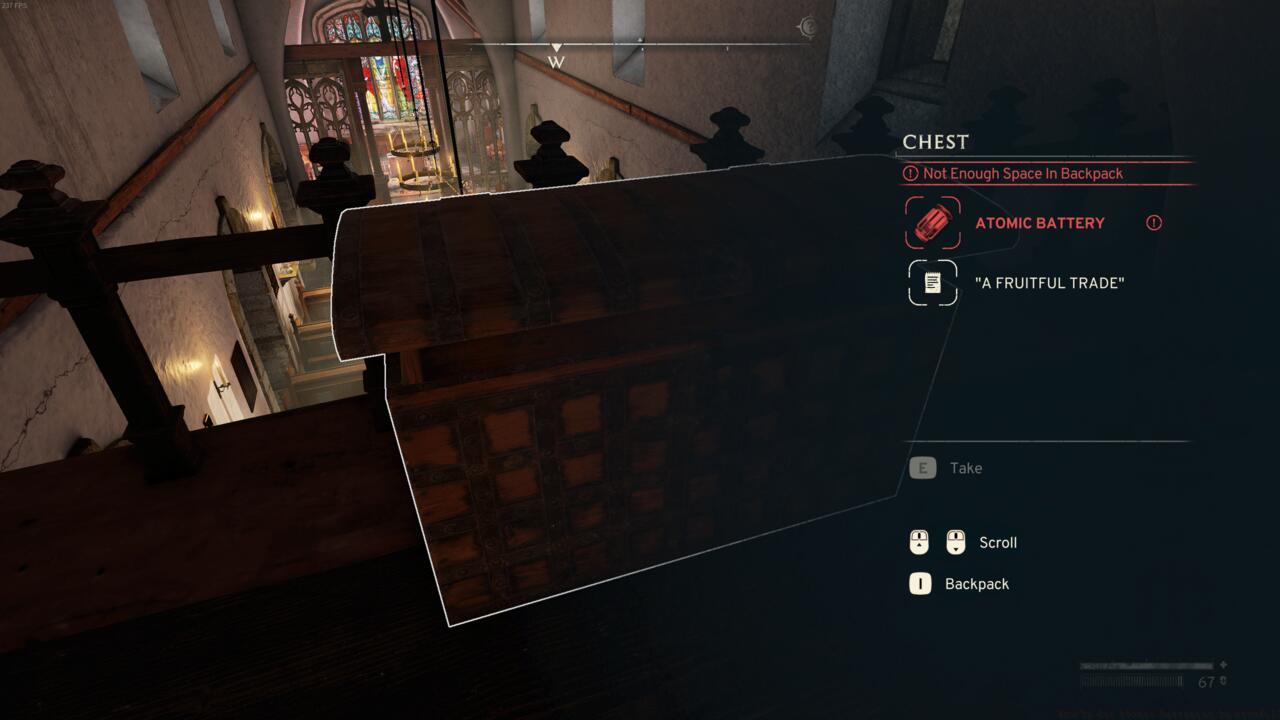Click the ATOMIC BATTERY item name
Viewport: 1280px width, 720px height.
pyautogui.click(x=1041, y=223)
